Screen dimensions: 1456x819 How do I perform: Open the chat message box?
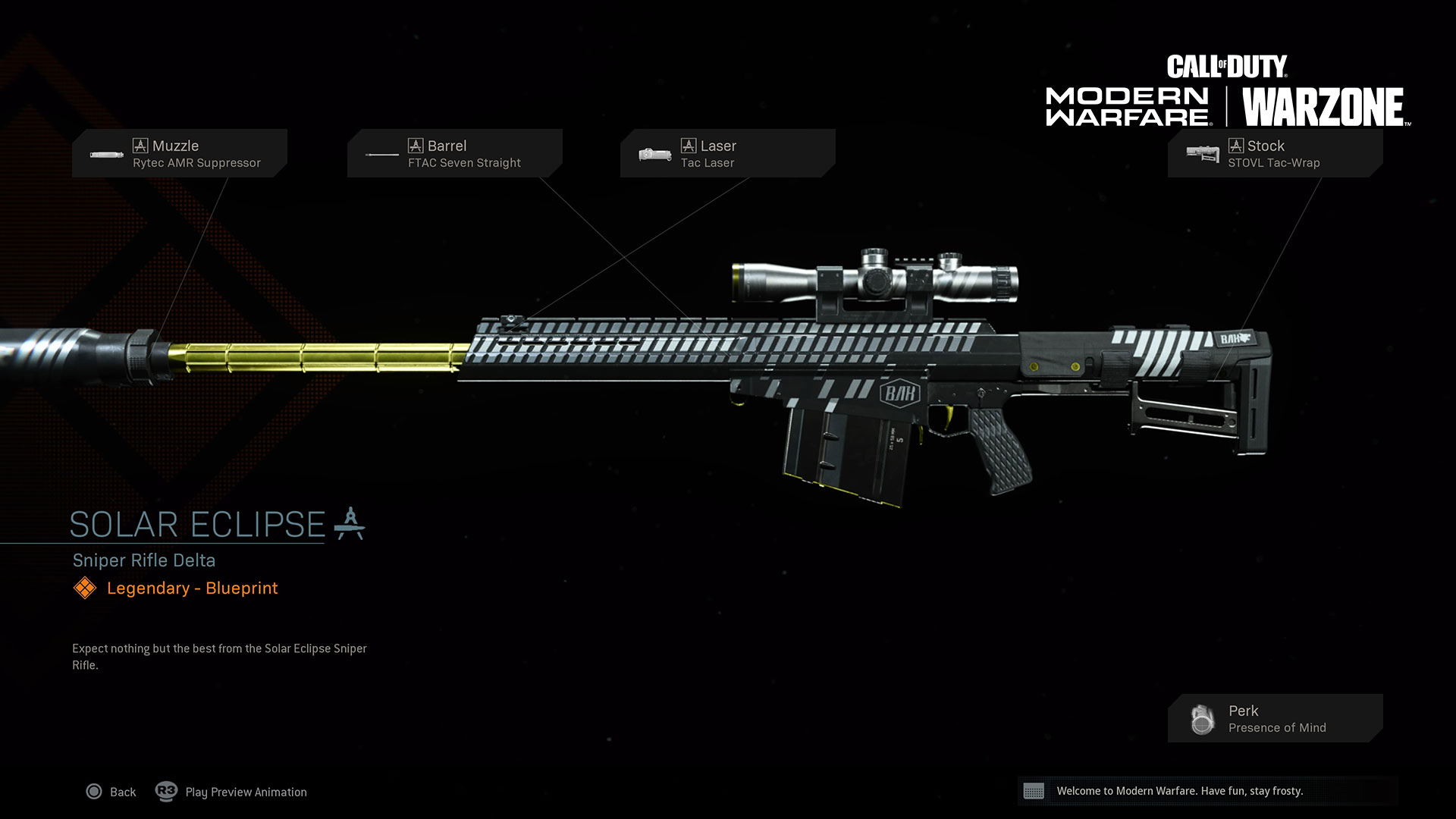coord(1206,791)
